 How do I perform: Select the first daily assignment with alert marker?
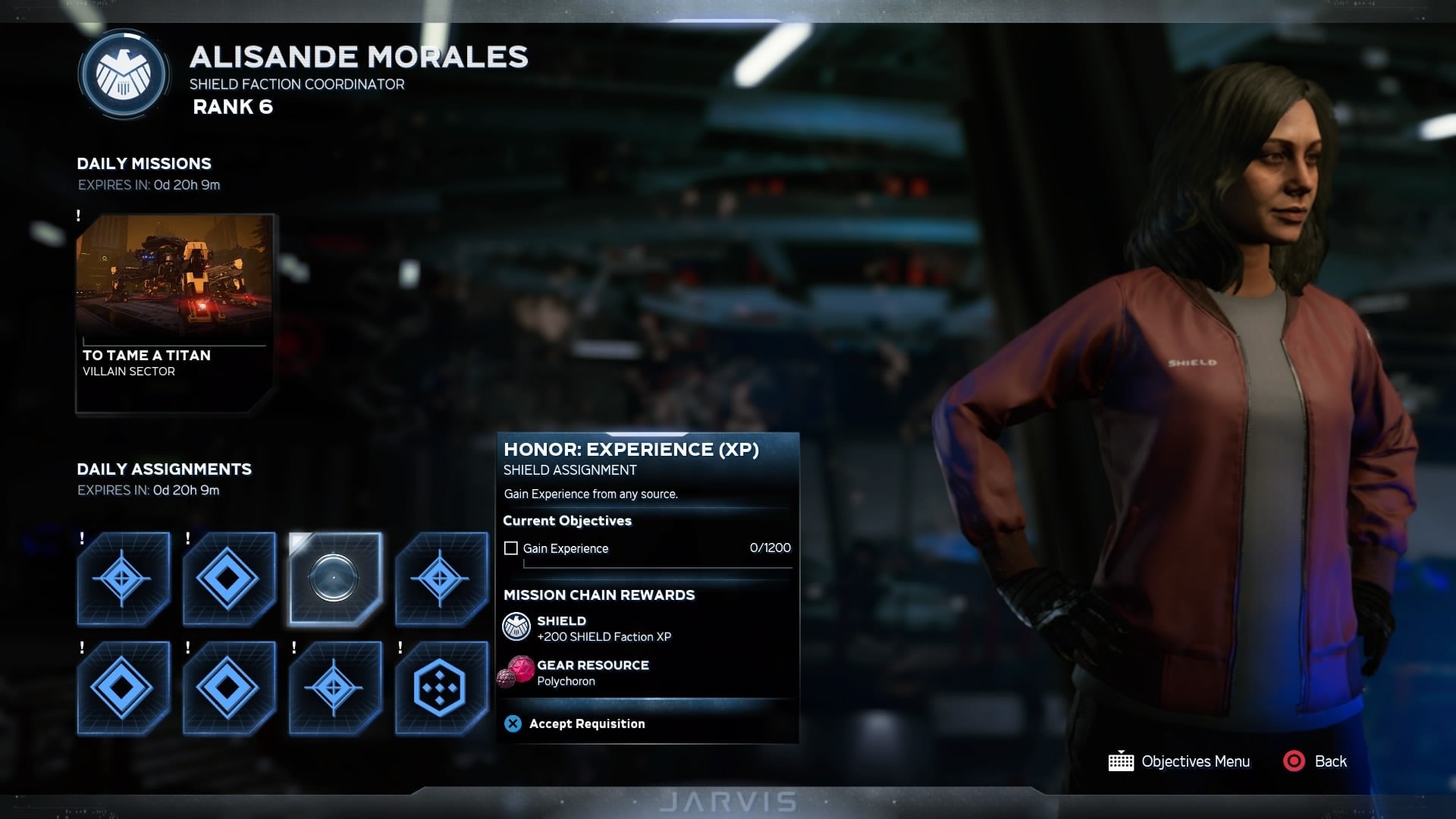coord(123,578)
